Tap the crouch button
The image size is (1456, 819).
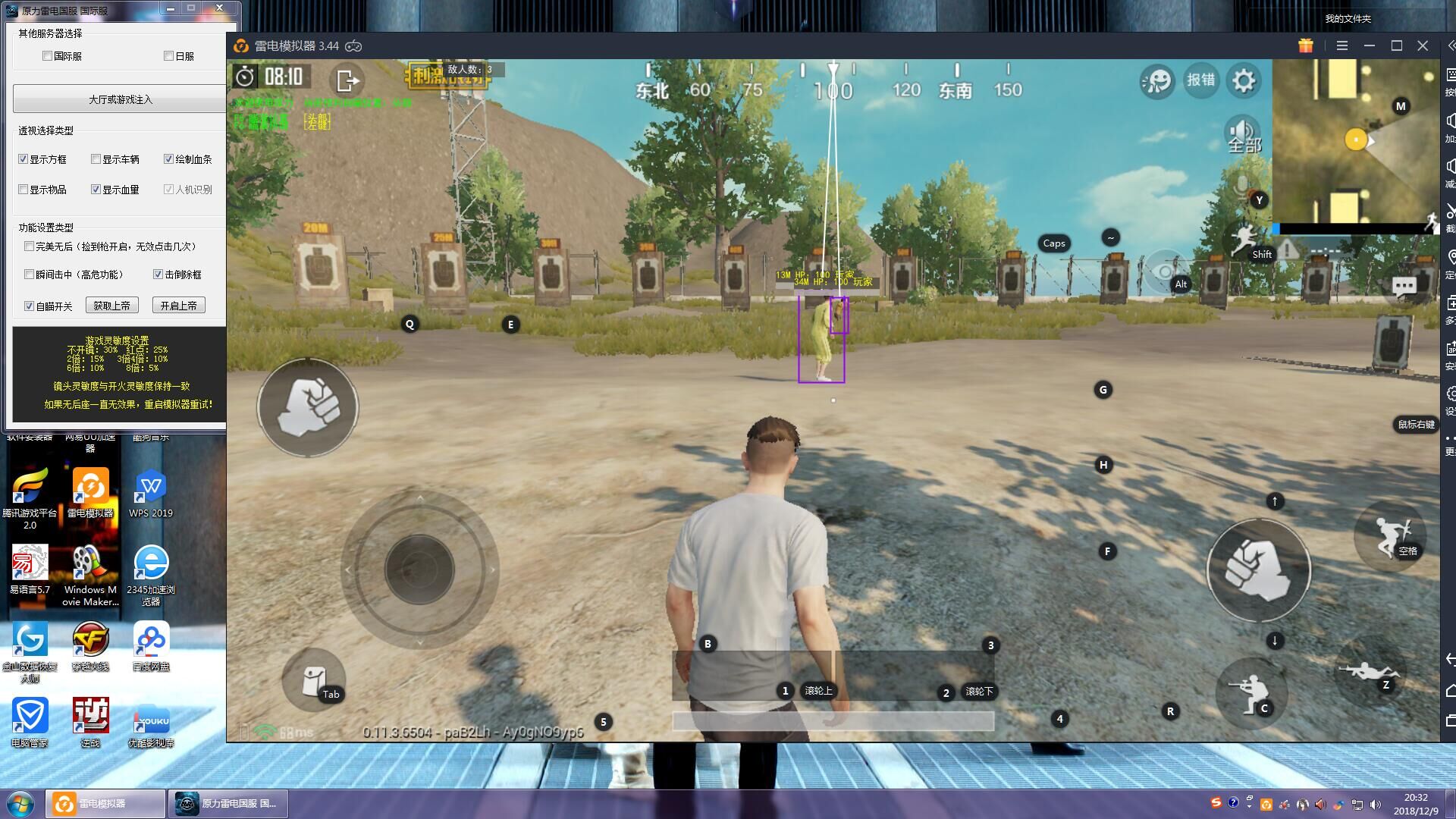1250,692
